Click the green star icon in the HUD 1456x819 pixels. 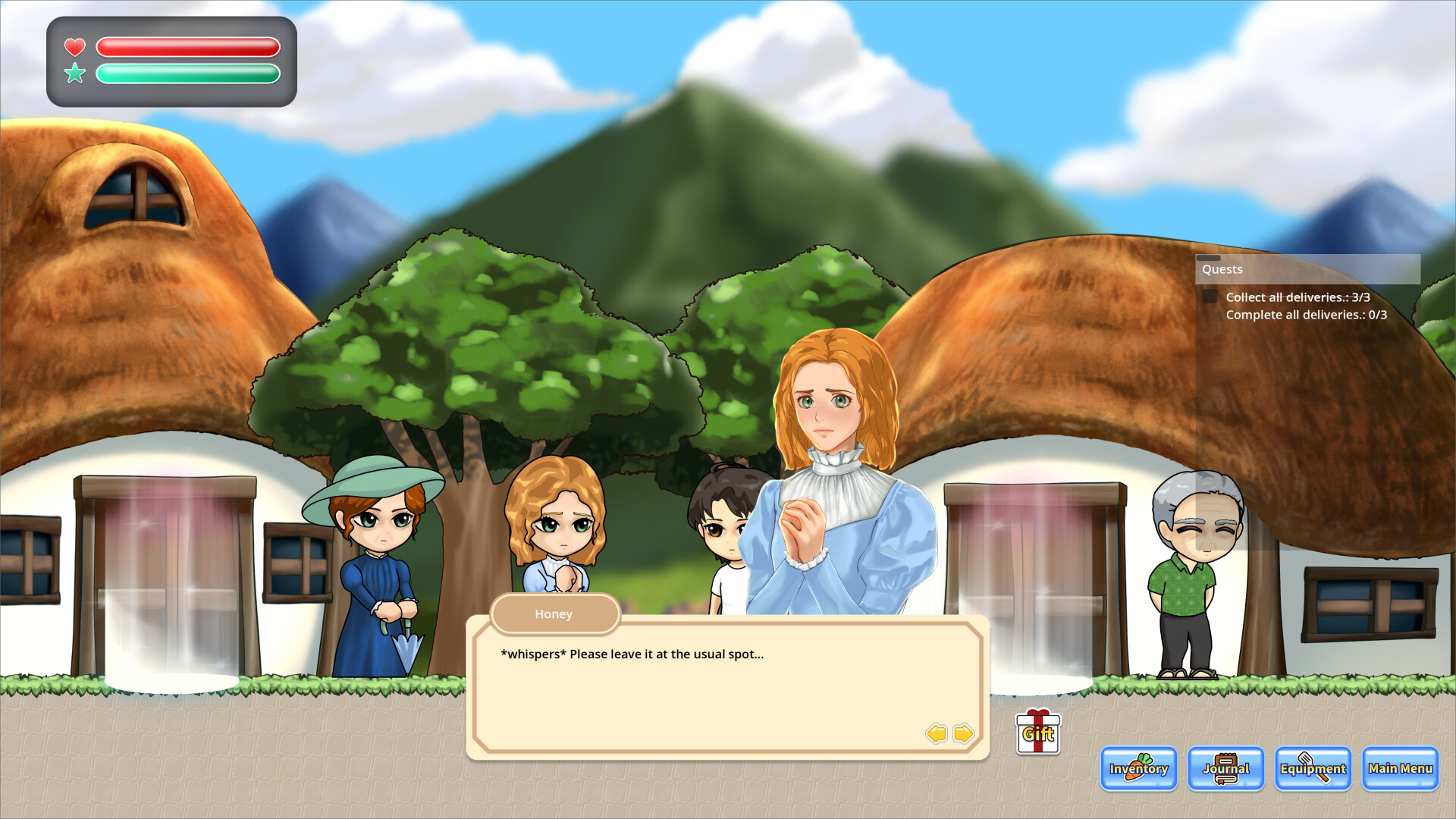[74, 74]
